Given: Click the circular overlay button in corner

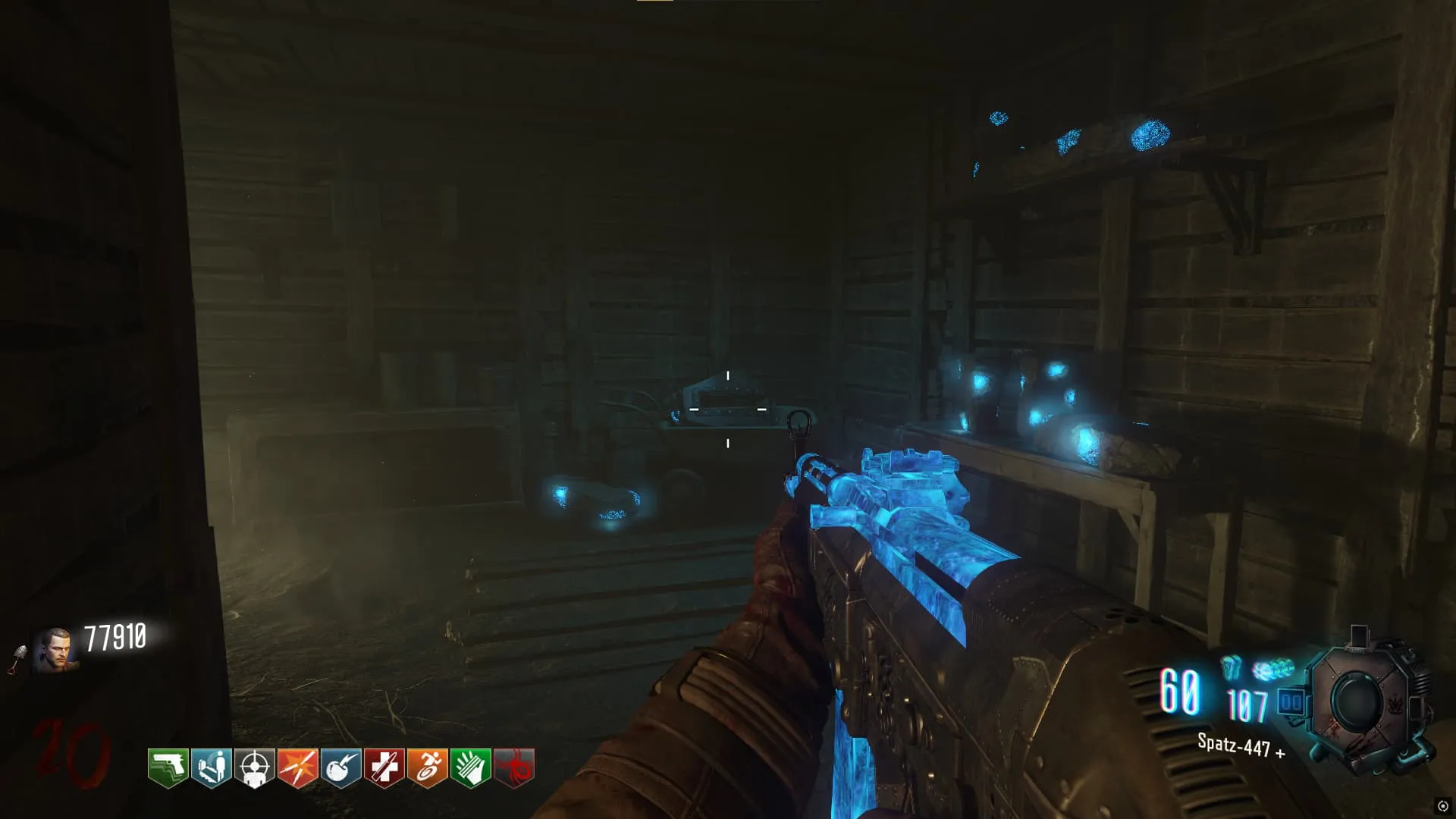Looking at the screenshot, I should point(1442,806).
